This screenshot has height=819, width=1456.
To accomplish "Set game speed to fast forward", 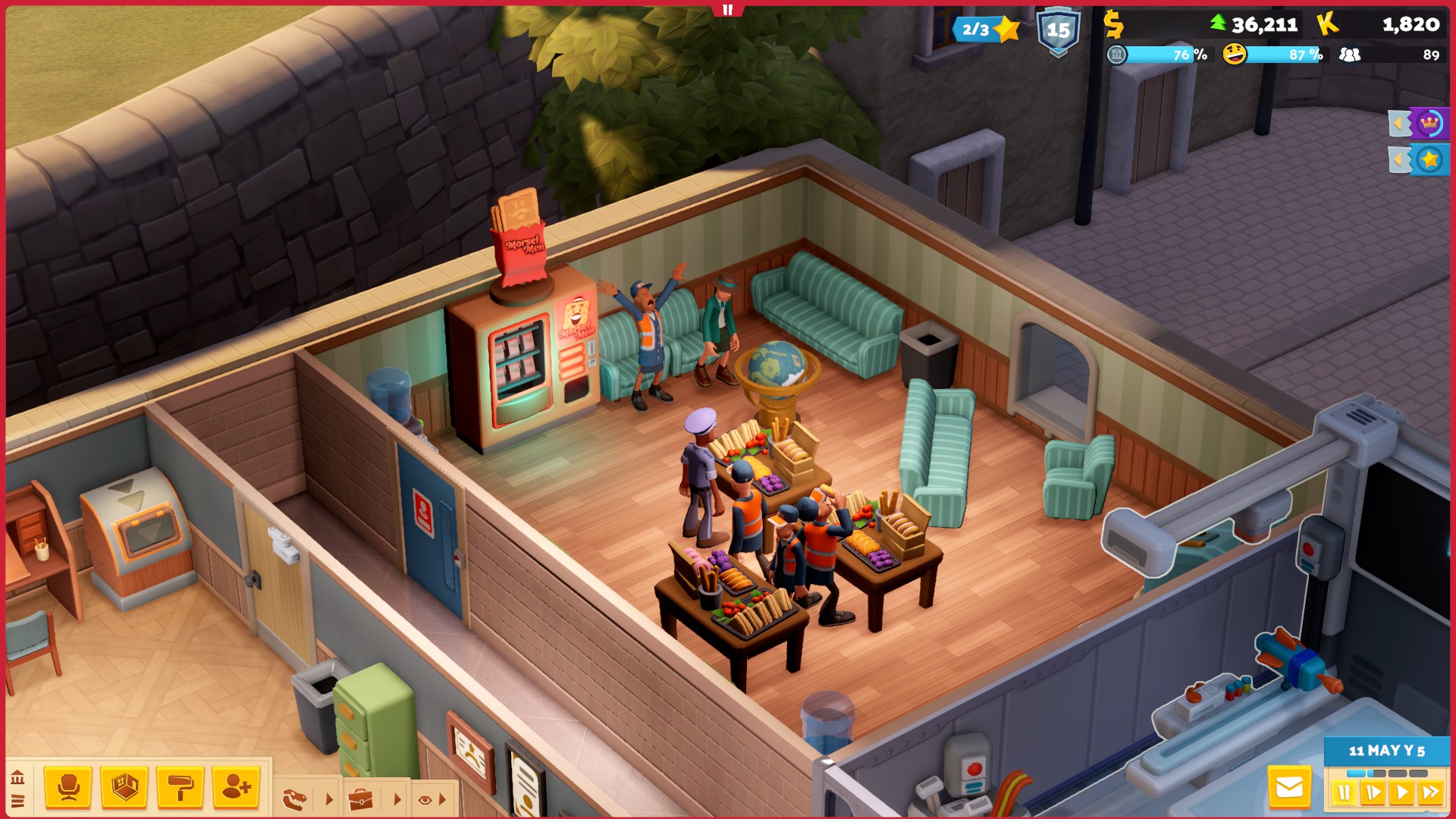I will coord(1431,793).
